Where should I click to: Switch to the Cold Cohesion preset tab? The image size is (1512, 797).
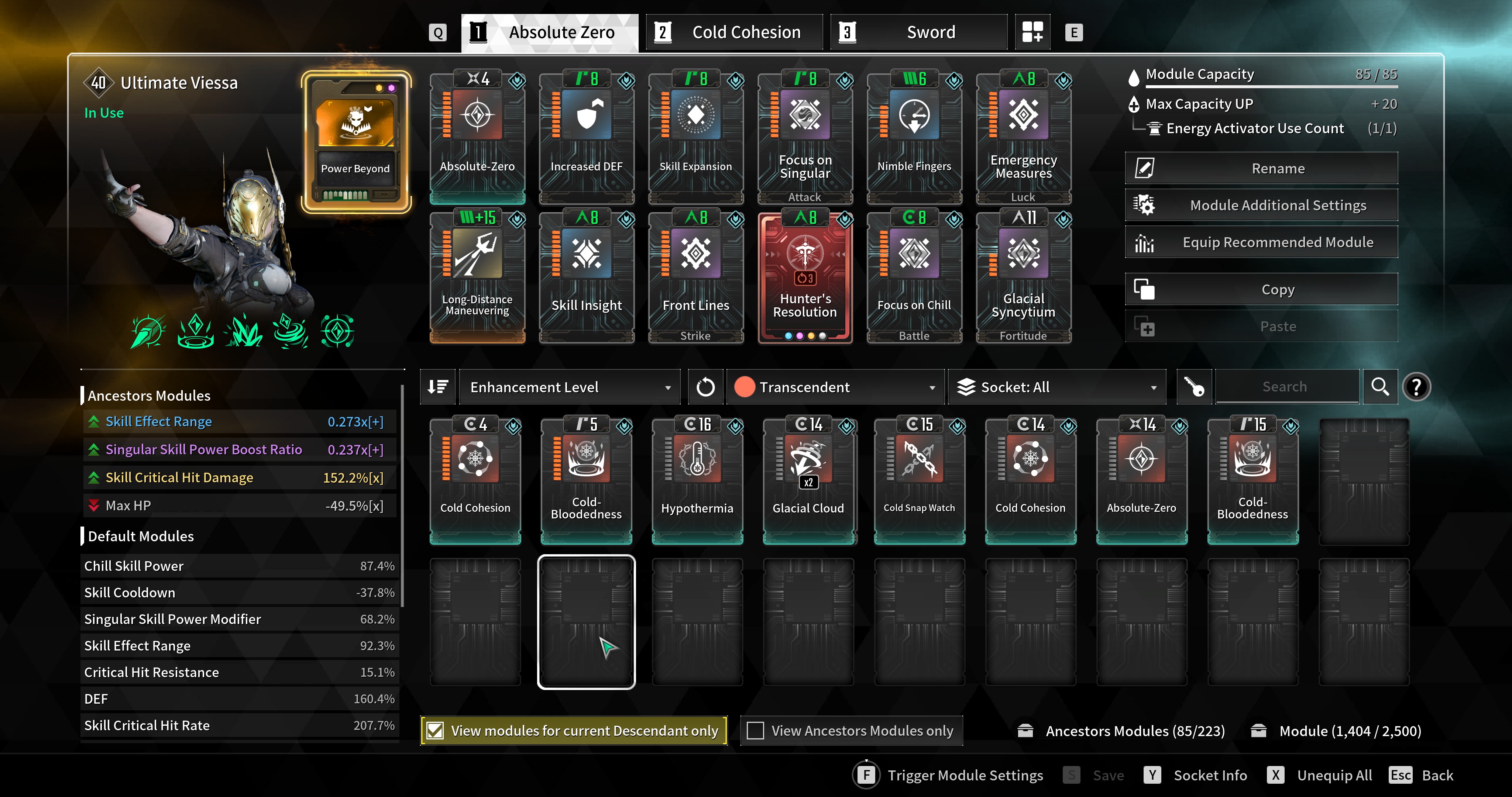pos(734,32)
